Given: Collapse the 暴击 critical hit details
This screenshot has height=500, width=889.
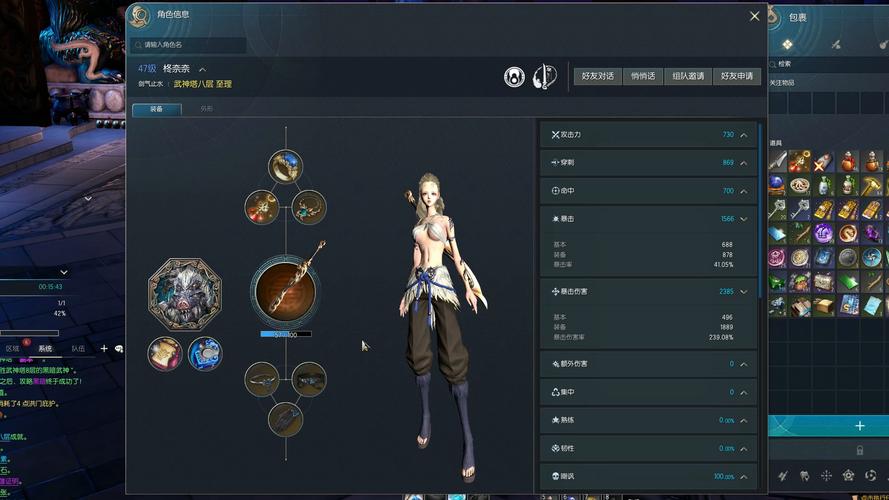Looking at the screenshot, I should (744, 219).
